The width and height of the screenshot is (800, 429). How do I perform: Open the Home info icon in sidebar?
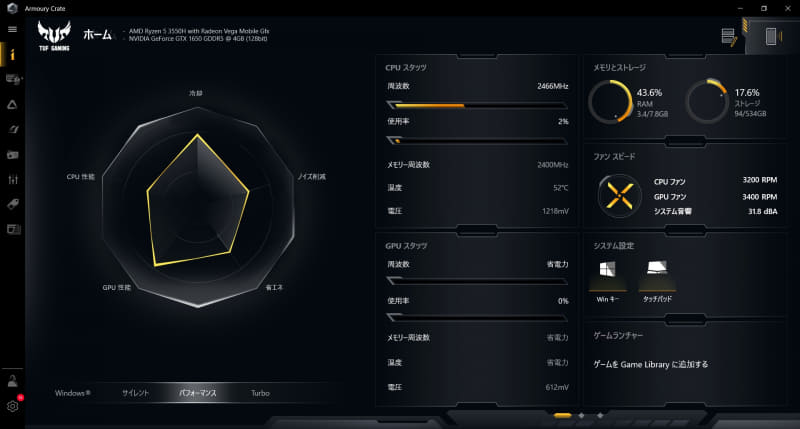pyautogui.click(x=13, y=54)
